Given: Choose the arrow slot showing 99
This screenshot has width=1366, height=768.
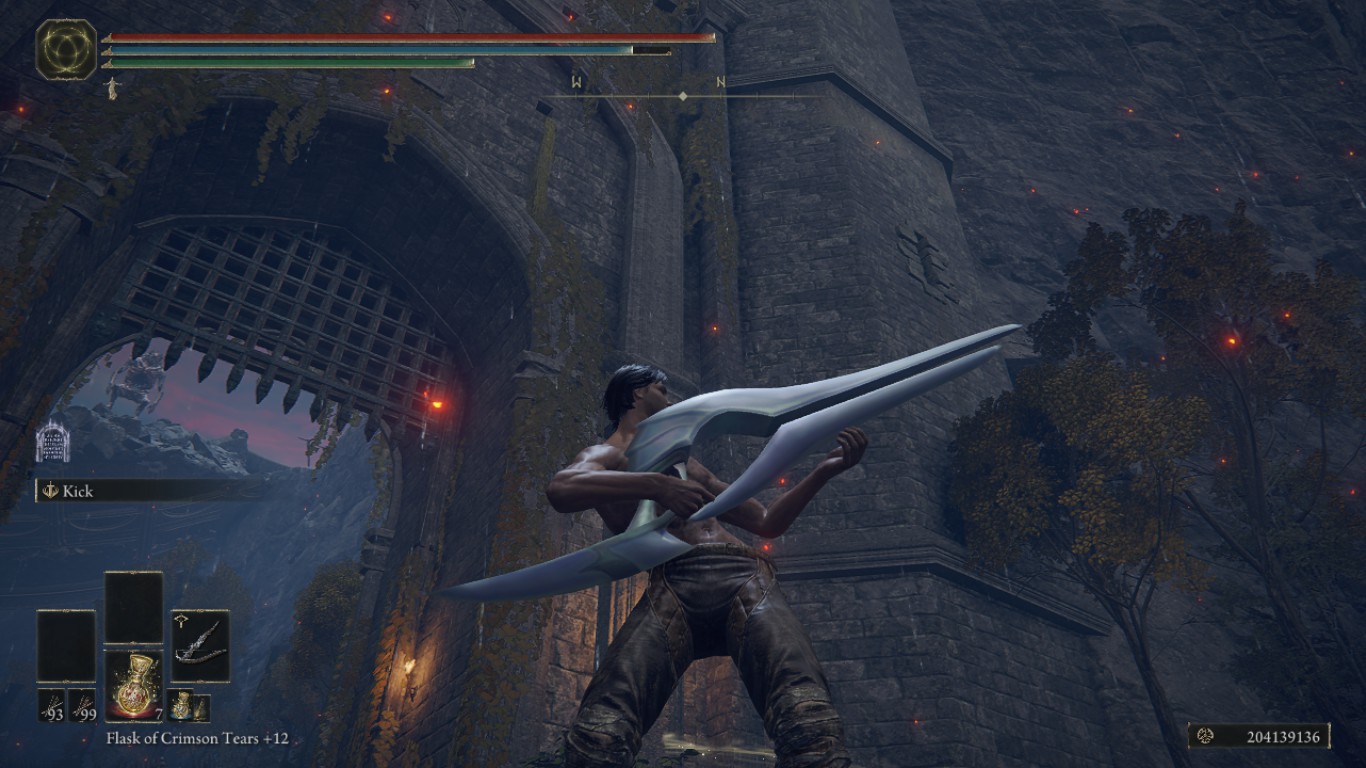Looking at the screenshot, I should pos(82,704).
